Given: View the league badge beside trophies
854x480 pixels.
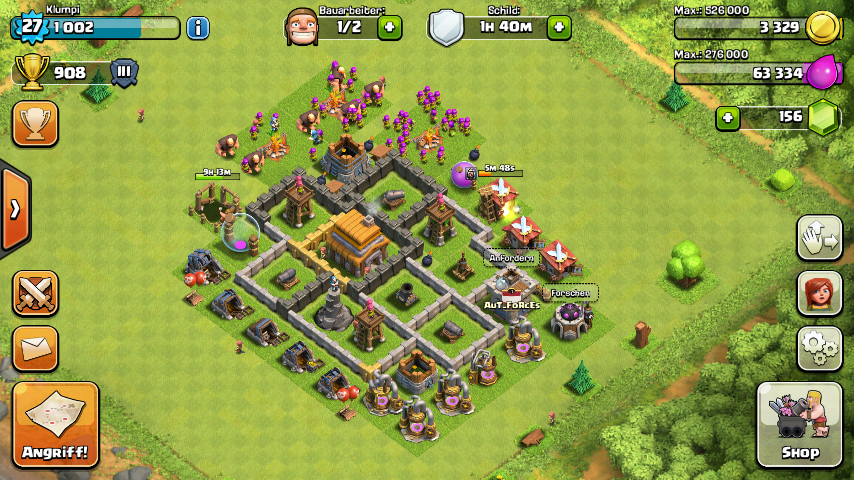Looking at the screenshot, I should tap(124, 72).
